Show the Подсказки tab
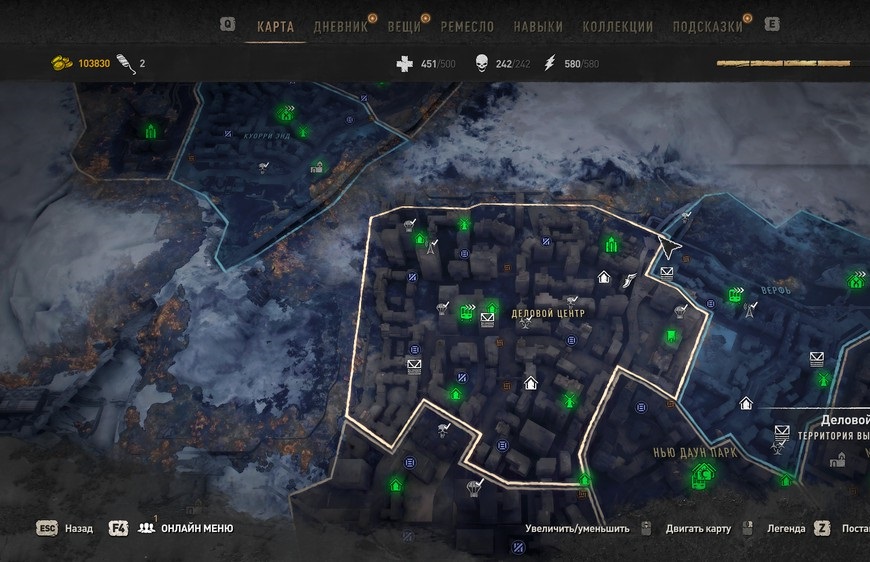This screenshot has height=562, width=870. click(708, 27)
